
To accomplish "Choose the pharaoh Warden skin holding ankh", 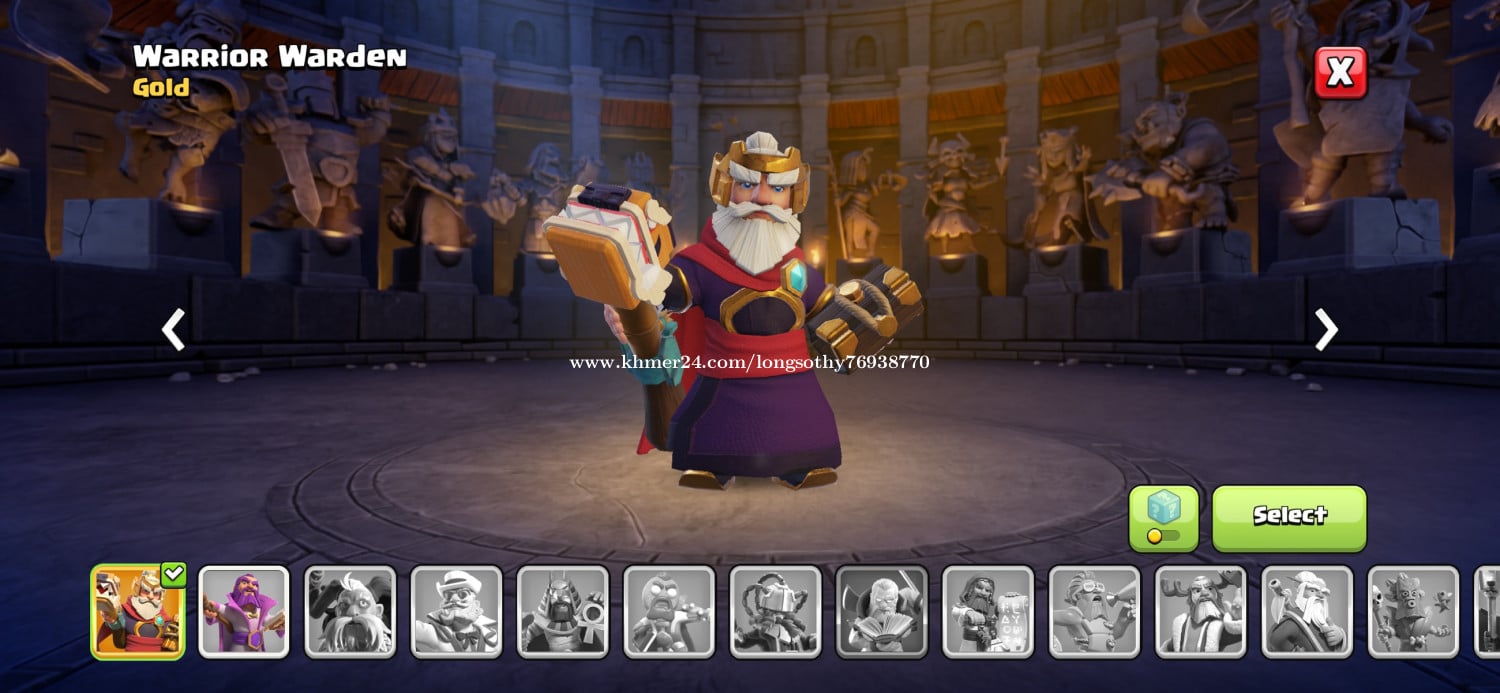I will (x=563, y=612).
